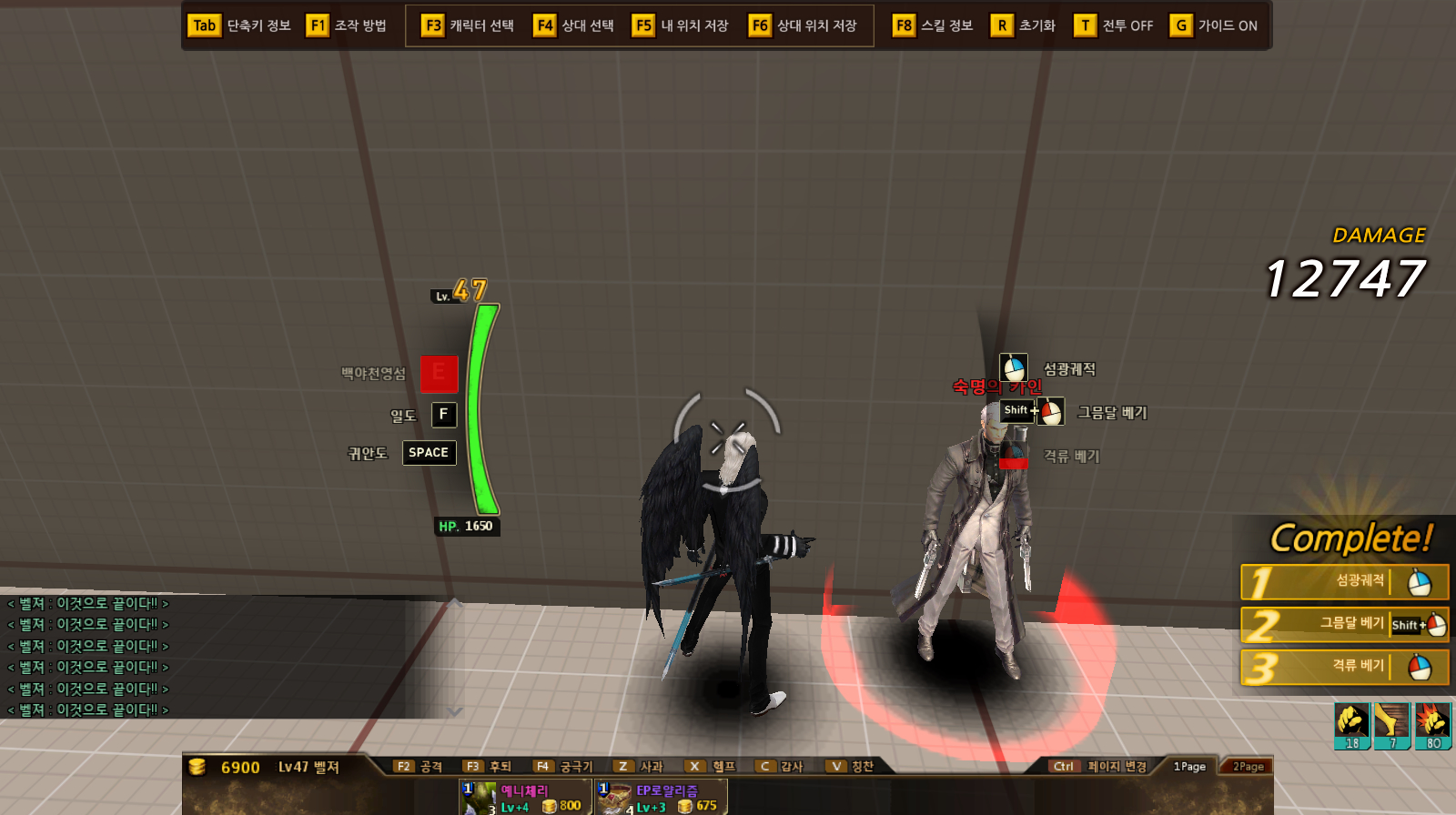Open 조작 방법 controls help in top bar
1456x815 pixels.
(x=347, y=25)
